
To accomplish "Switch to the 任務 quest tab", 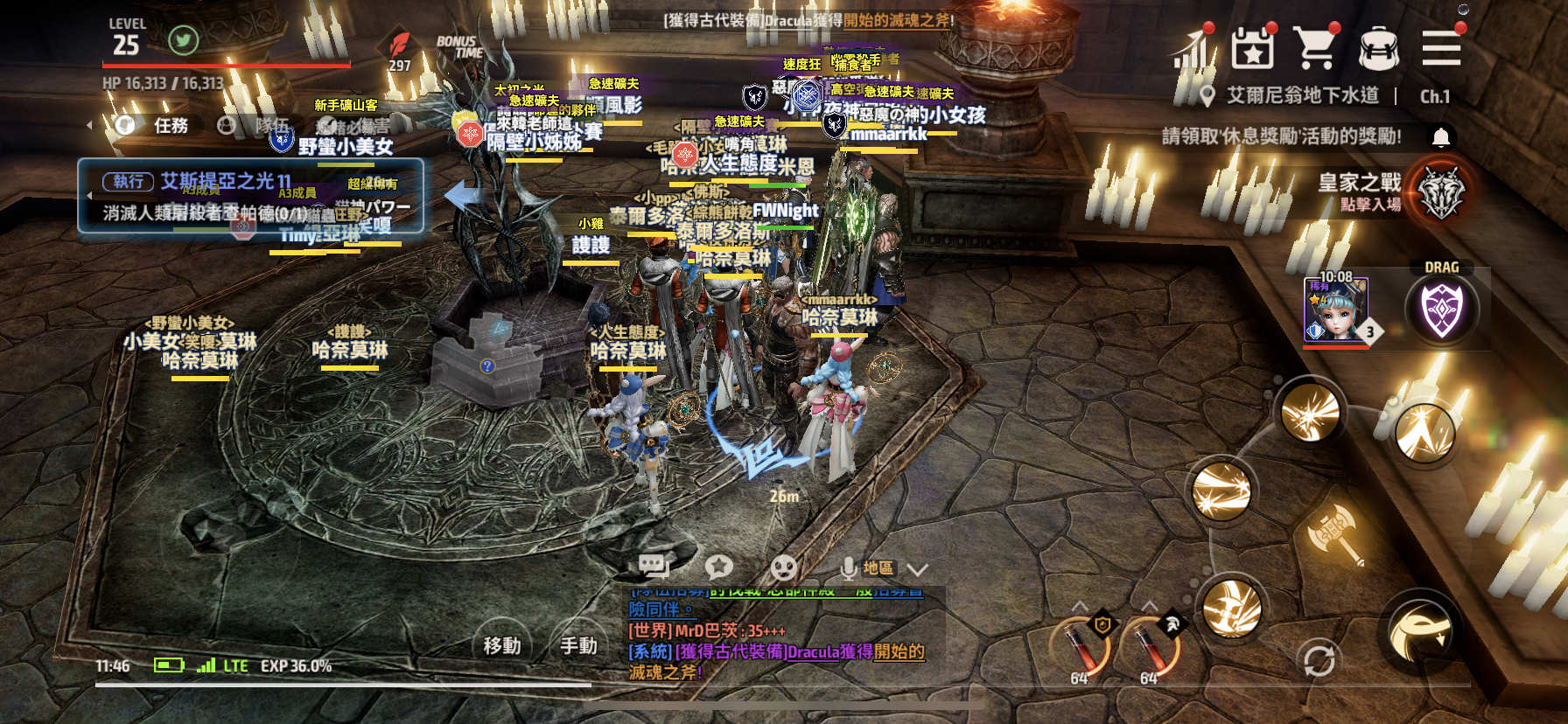I will (x=171, y=126).
